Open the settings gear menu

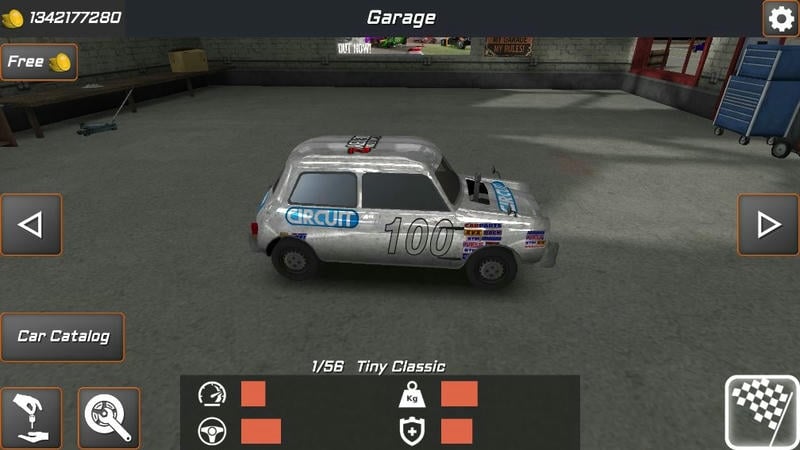click(x=780, y=18)
